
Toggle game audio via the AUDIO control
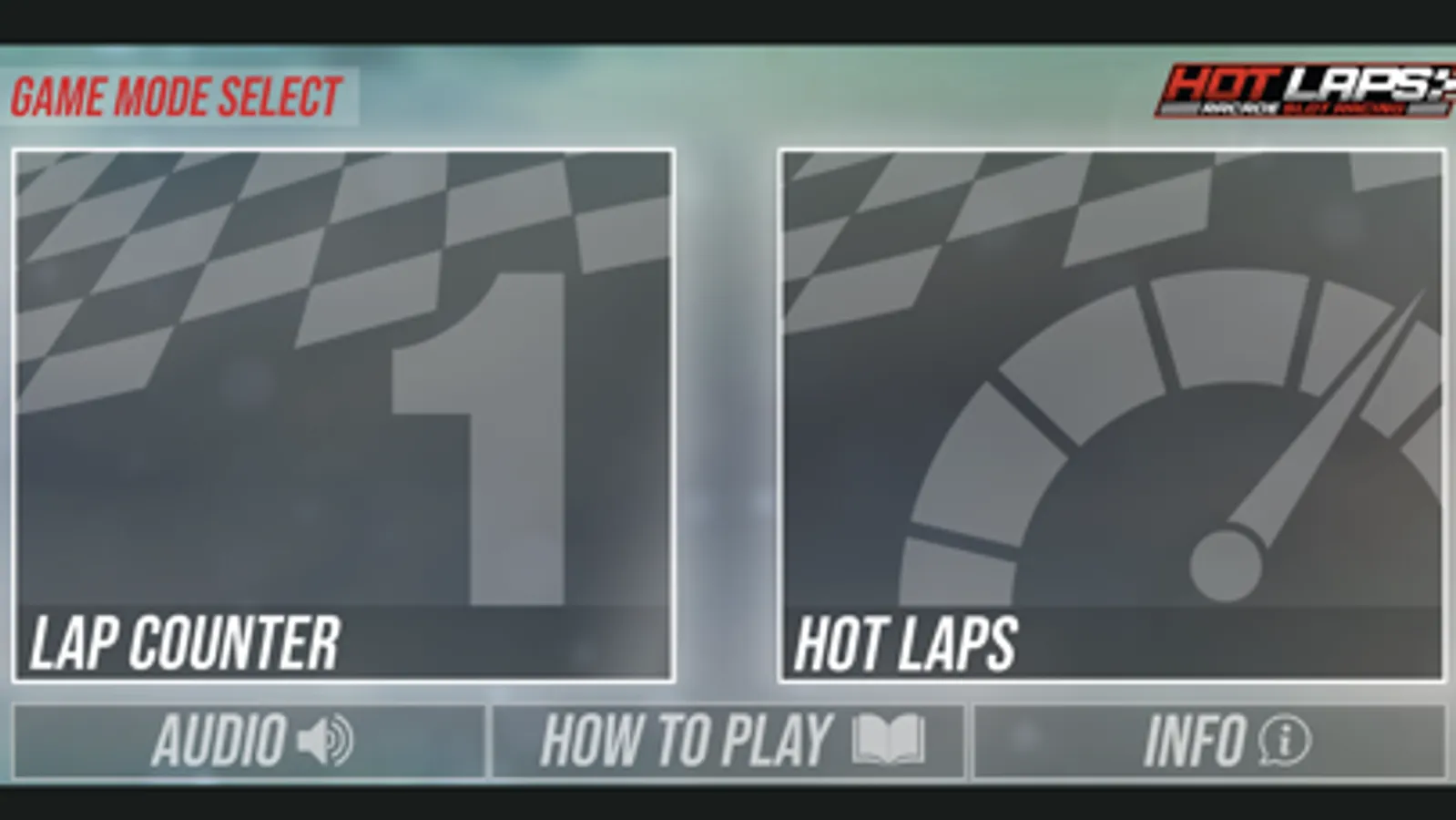(x=246, y=740)
